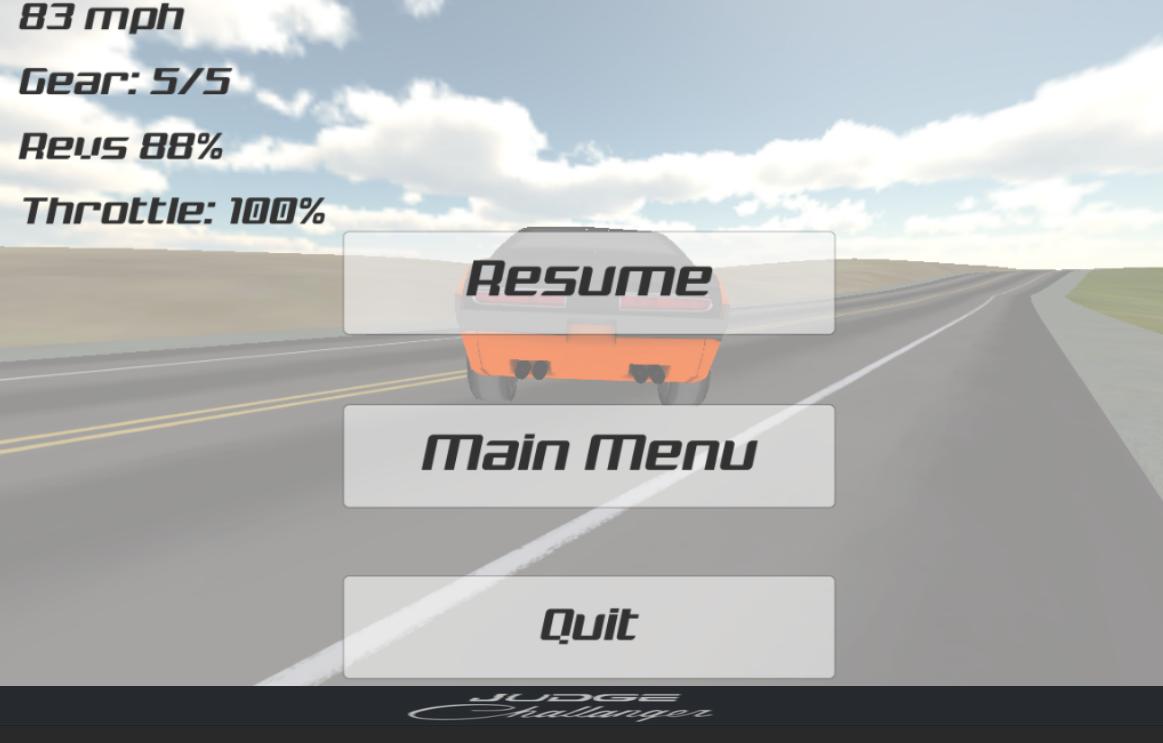Image resolution: width=1163 pixels, height=743 pixels.
Task: Return to the Main Menu
Action: click(x=589, y=455)
